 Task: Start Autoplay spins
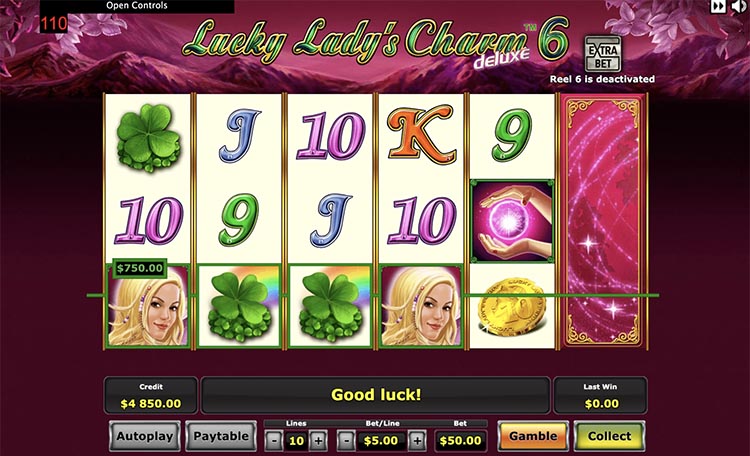tap(144, 436)
